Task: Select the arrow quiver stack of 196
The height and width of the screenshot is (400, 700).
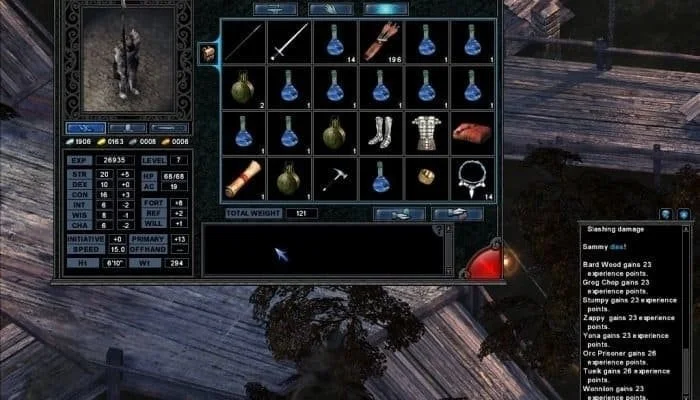Action: (x=381, y=41)
